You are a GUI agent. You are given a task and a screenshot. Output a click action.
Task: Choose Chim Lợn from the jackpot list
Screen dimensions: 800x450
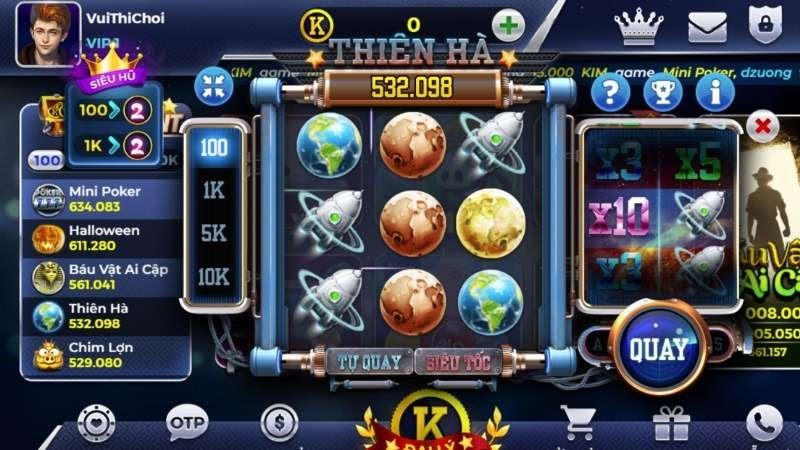tap(100, 354)
